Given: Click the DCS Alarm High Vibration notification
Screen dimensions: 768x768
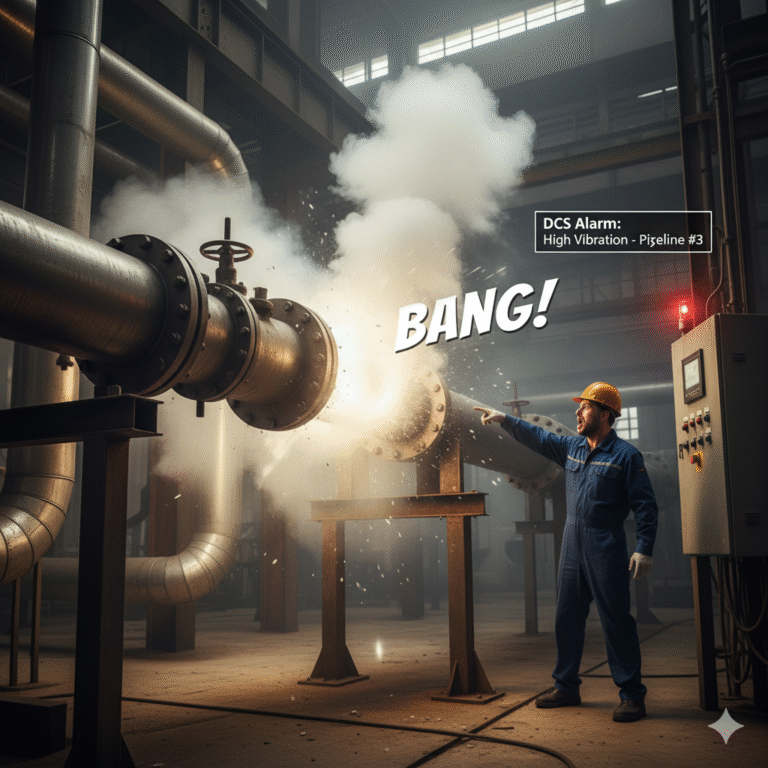Looking at the screenshot, I should pyautogui.click(x=622, y=231).
